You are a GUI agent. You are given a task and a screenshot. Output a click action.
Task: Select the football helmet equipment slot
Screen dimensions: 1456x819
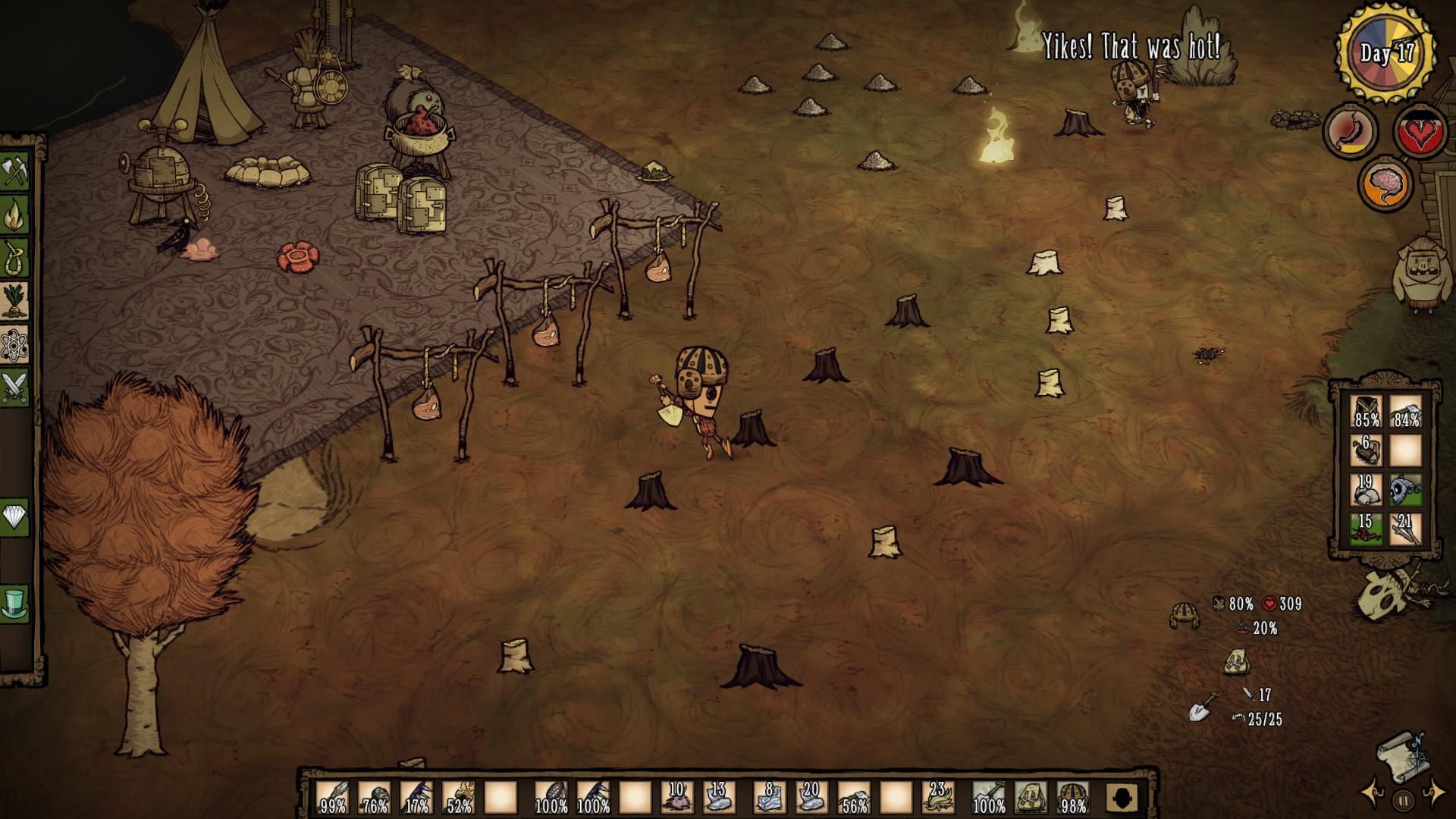(x=1072, y=798)
